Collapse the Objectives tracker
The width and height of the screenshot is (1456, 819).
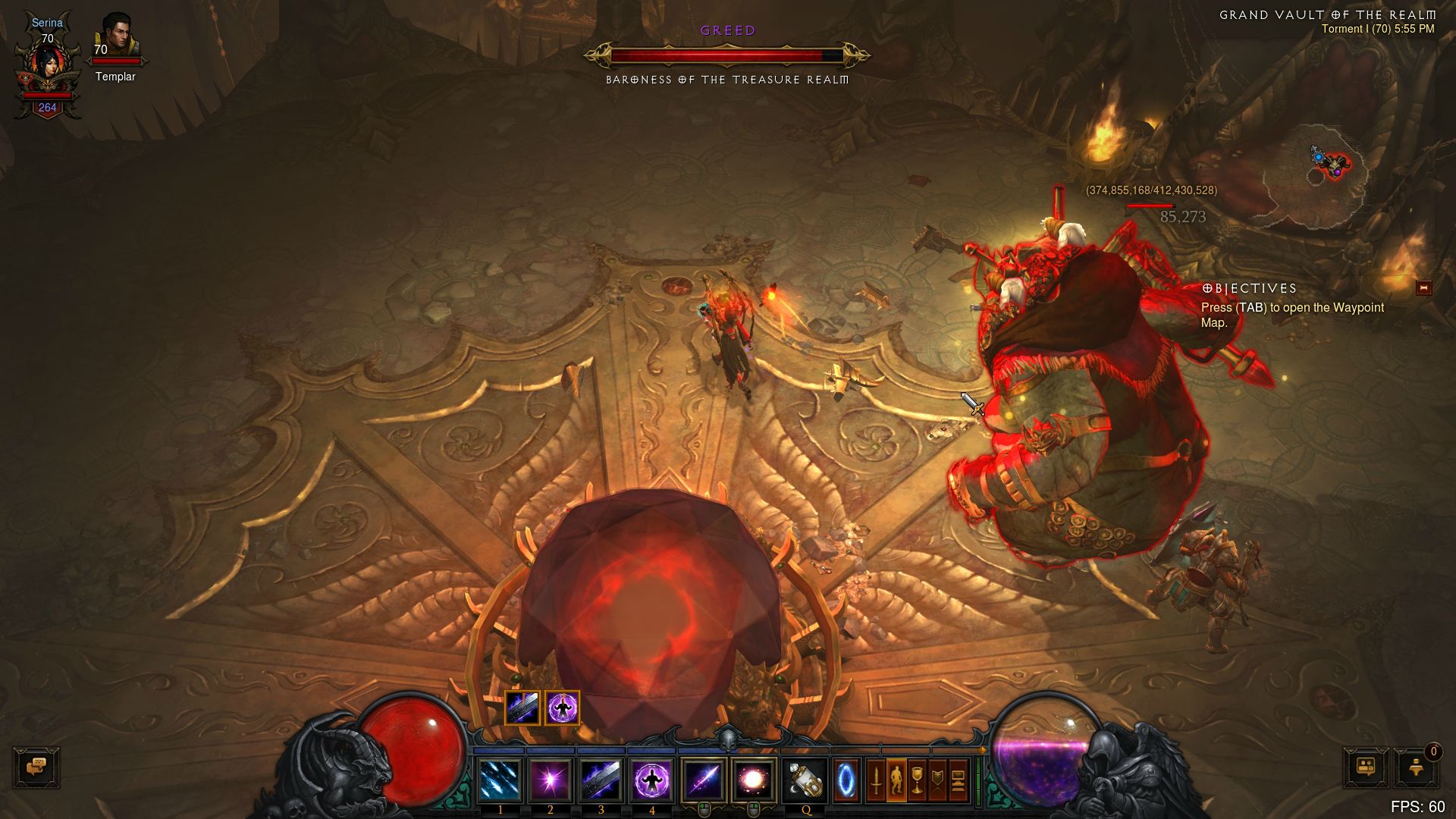[x=1423, y=288]
